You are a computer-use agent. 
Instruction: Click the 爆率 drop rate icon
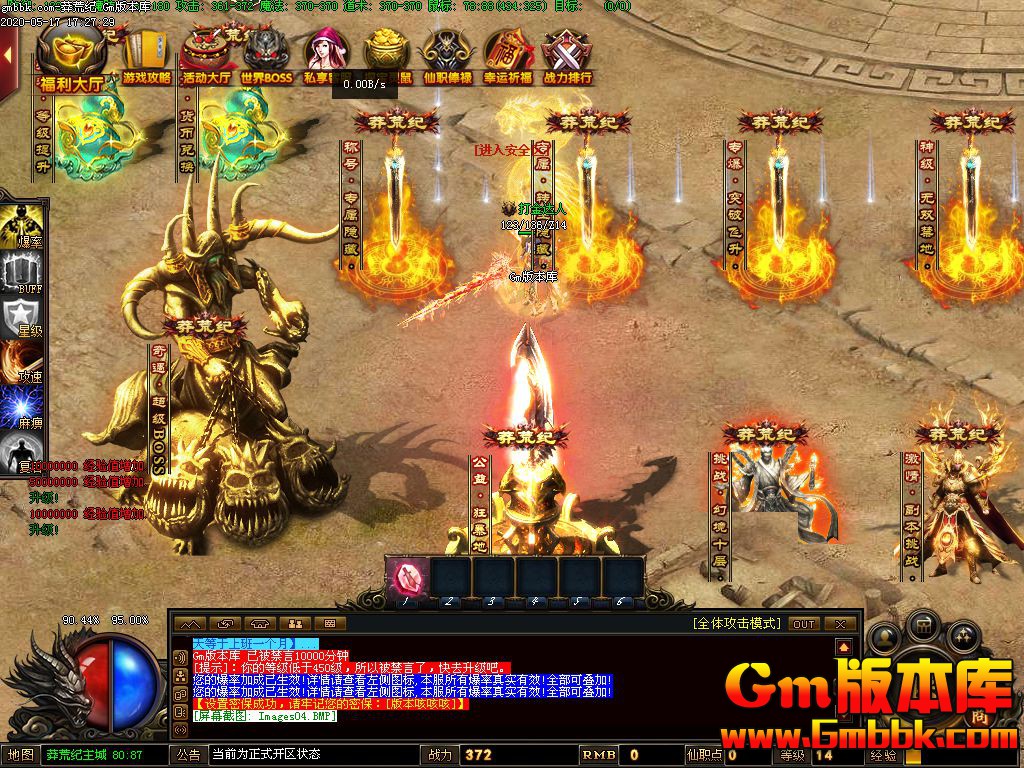[24, 225]
